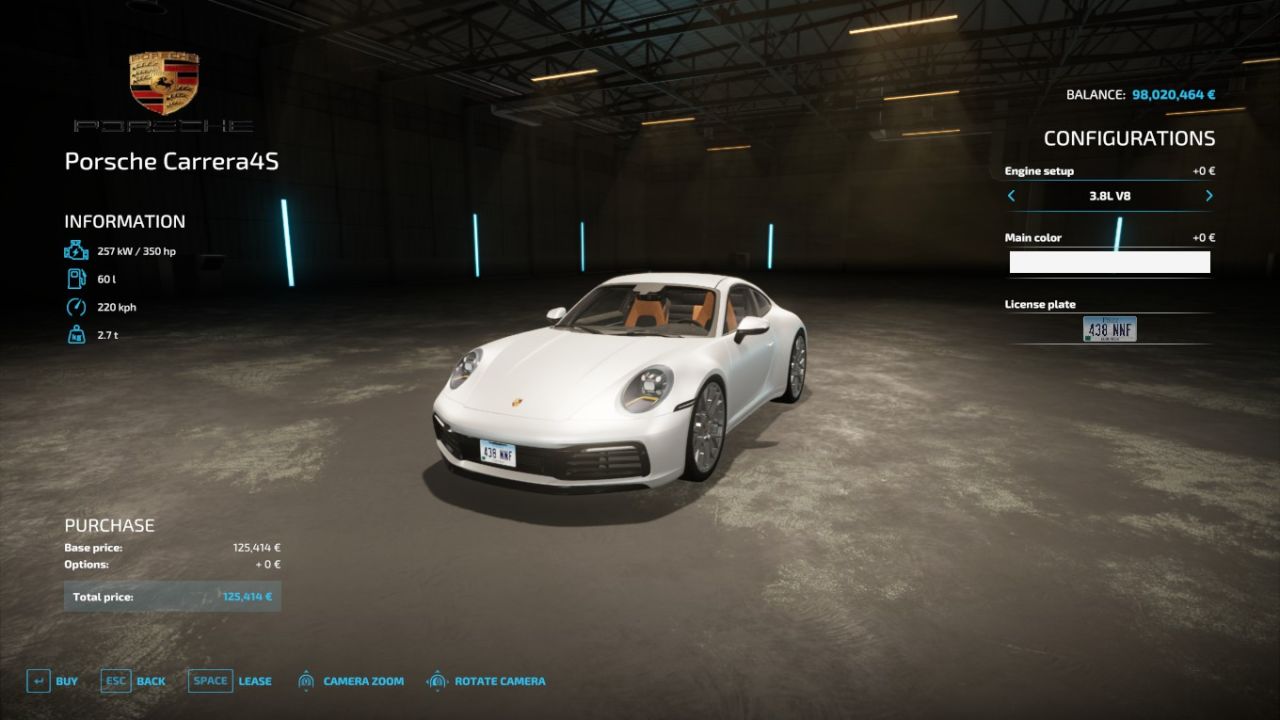
Task: Click the white Main color swatch
Action: click(1110, 262)
